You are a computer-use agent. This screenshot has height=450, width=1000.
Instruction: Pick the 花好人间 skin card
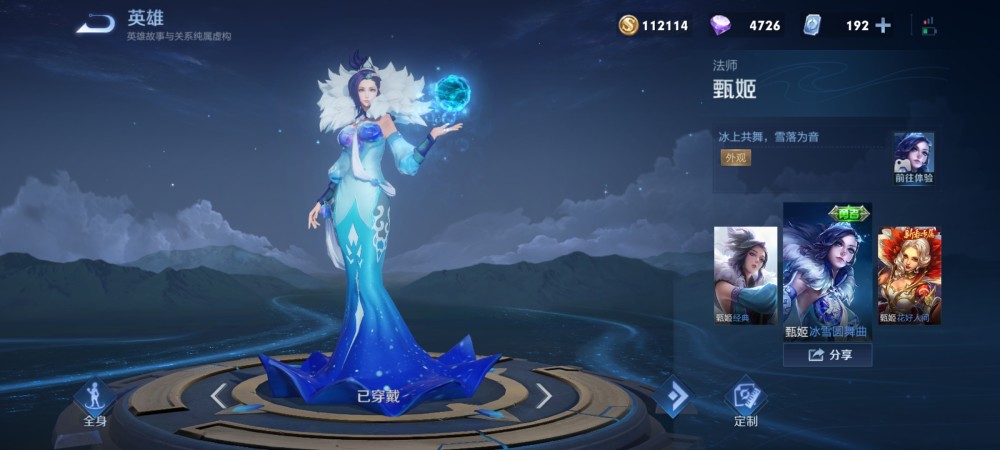[909, 275]
